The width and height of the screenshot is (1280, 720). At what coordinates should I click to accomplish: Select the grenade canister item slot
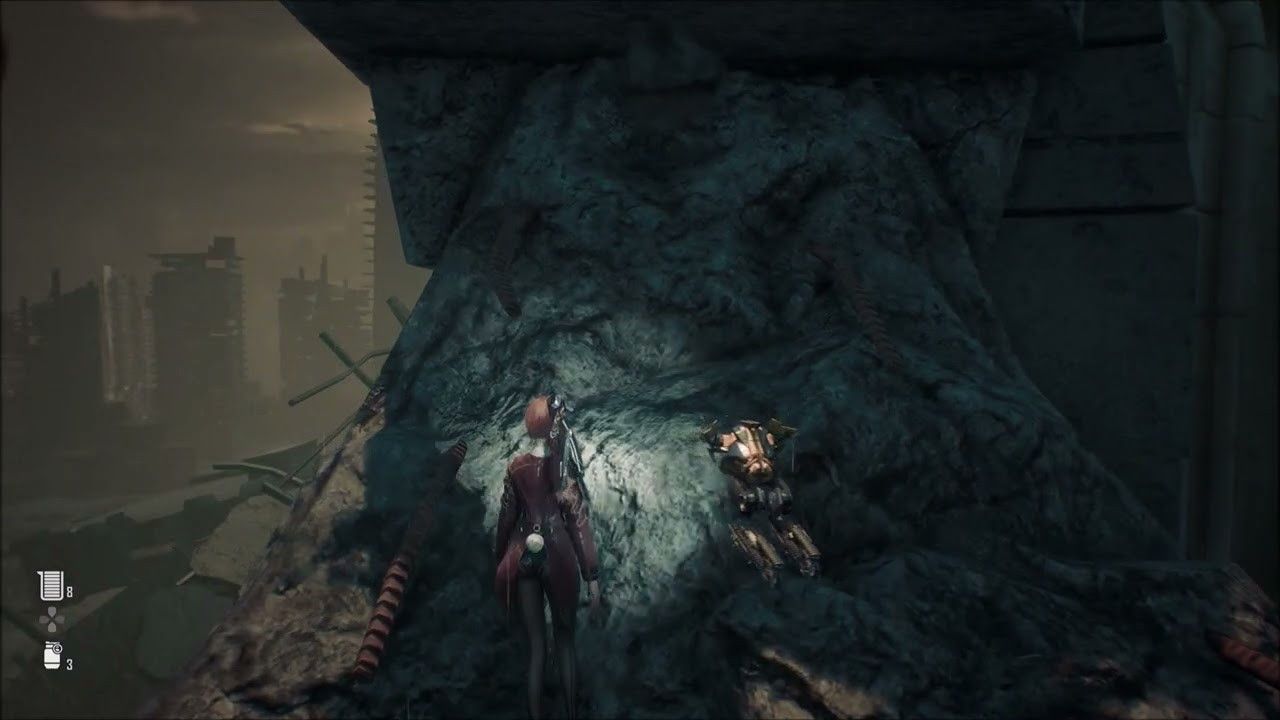[x=52, y=656]
